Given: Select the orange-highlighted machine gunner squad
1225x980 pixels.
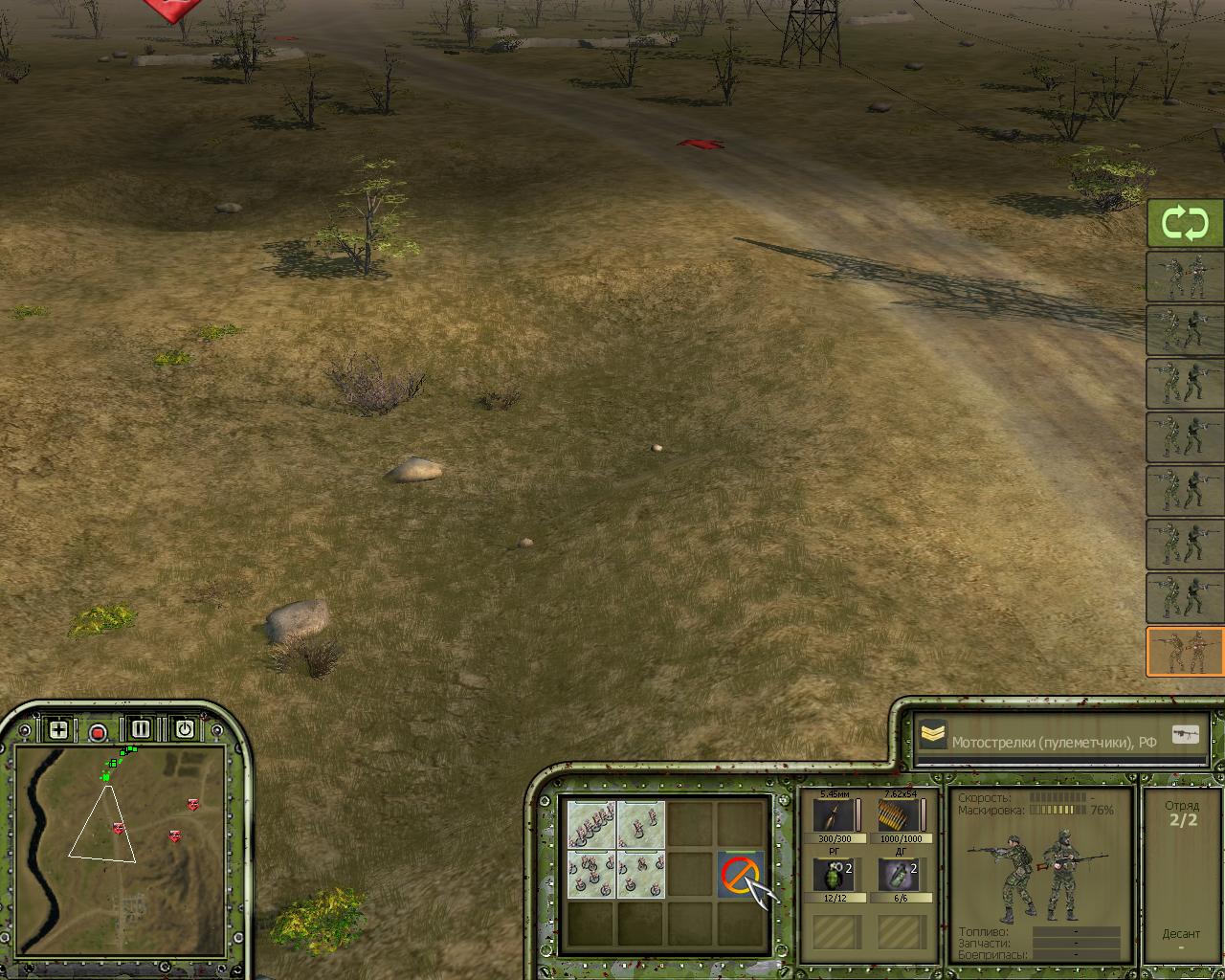Looking at the screenshot, I should click(x=1185, y=652).
